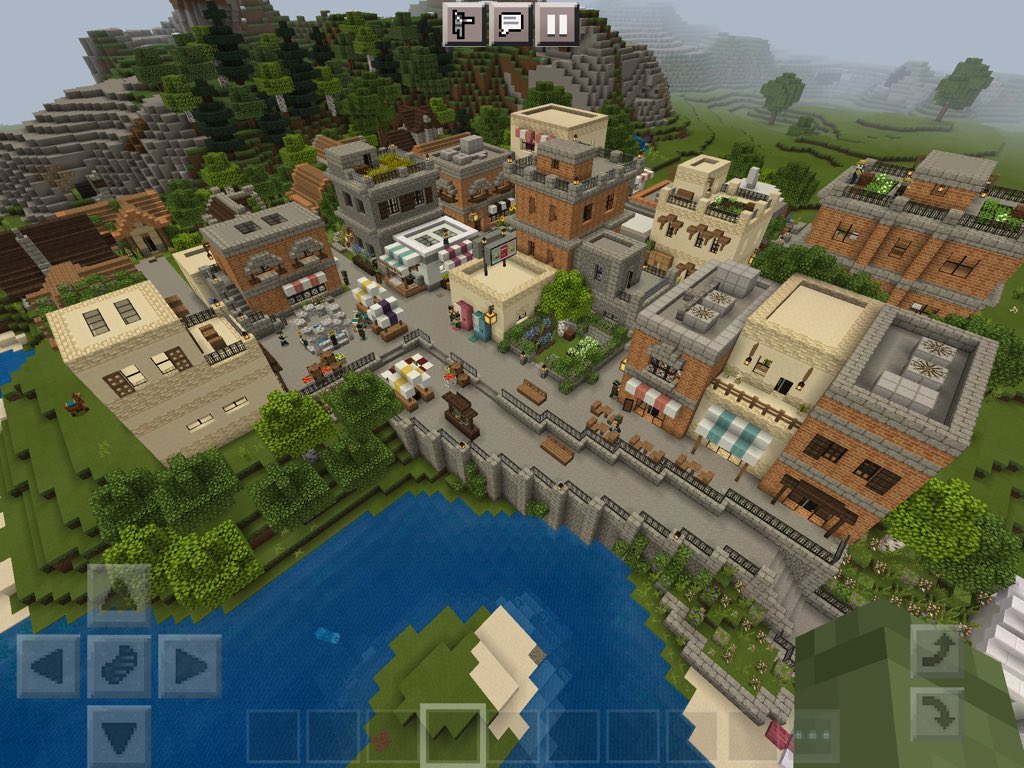Tap the D-pad forward arrow

coord(119,596)
